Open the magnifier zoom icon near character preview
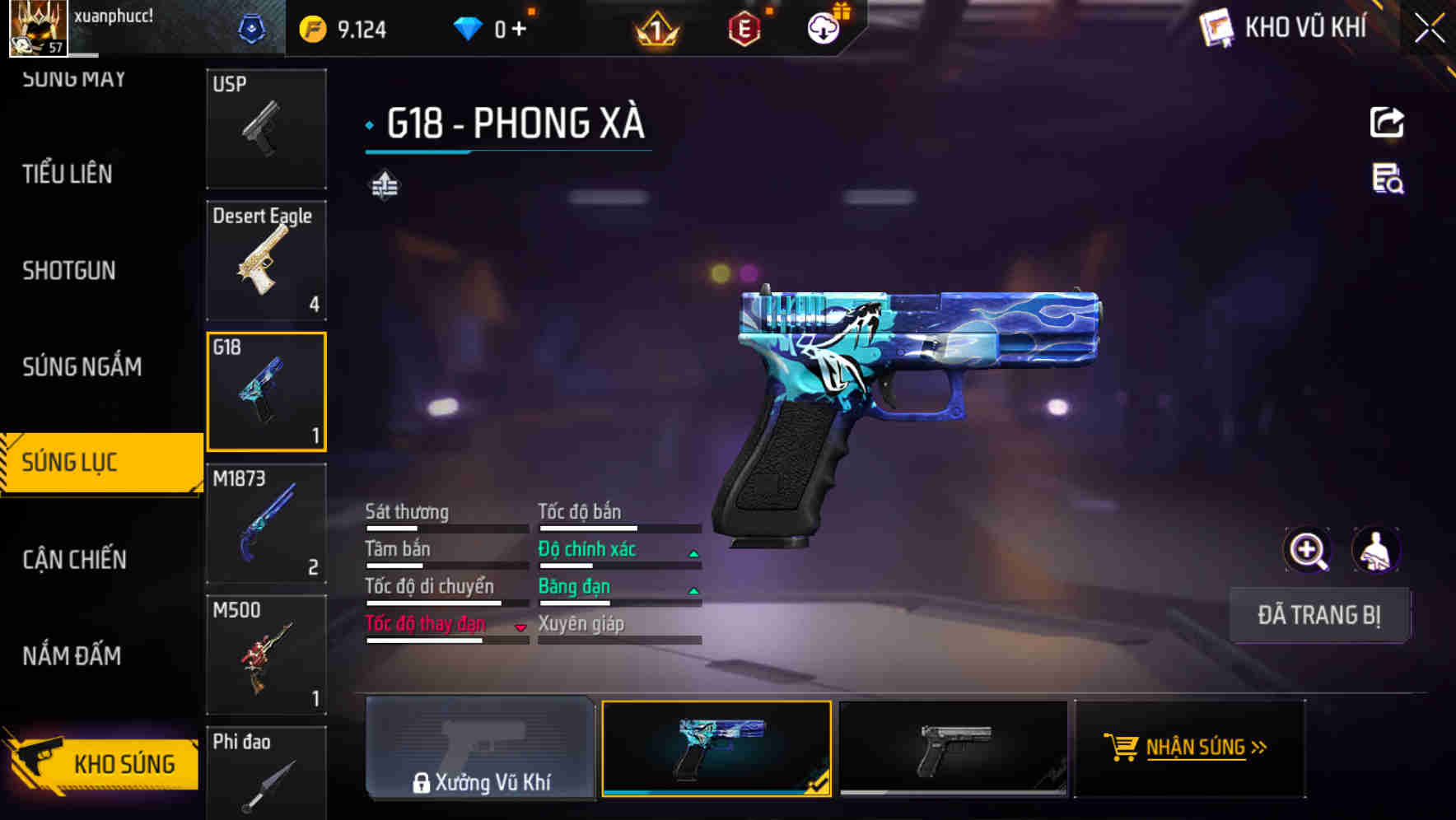 [1306, 550]
